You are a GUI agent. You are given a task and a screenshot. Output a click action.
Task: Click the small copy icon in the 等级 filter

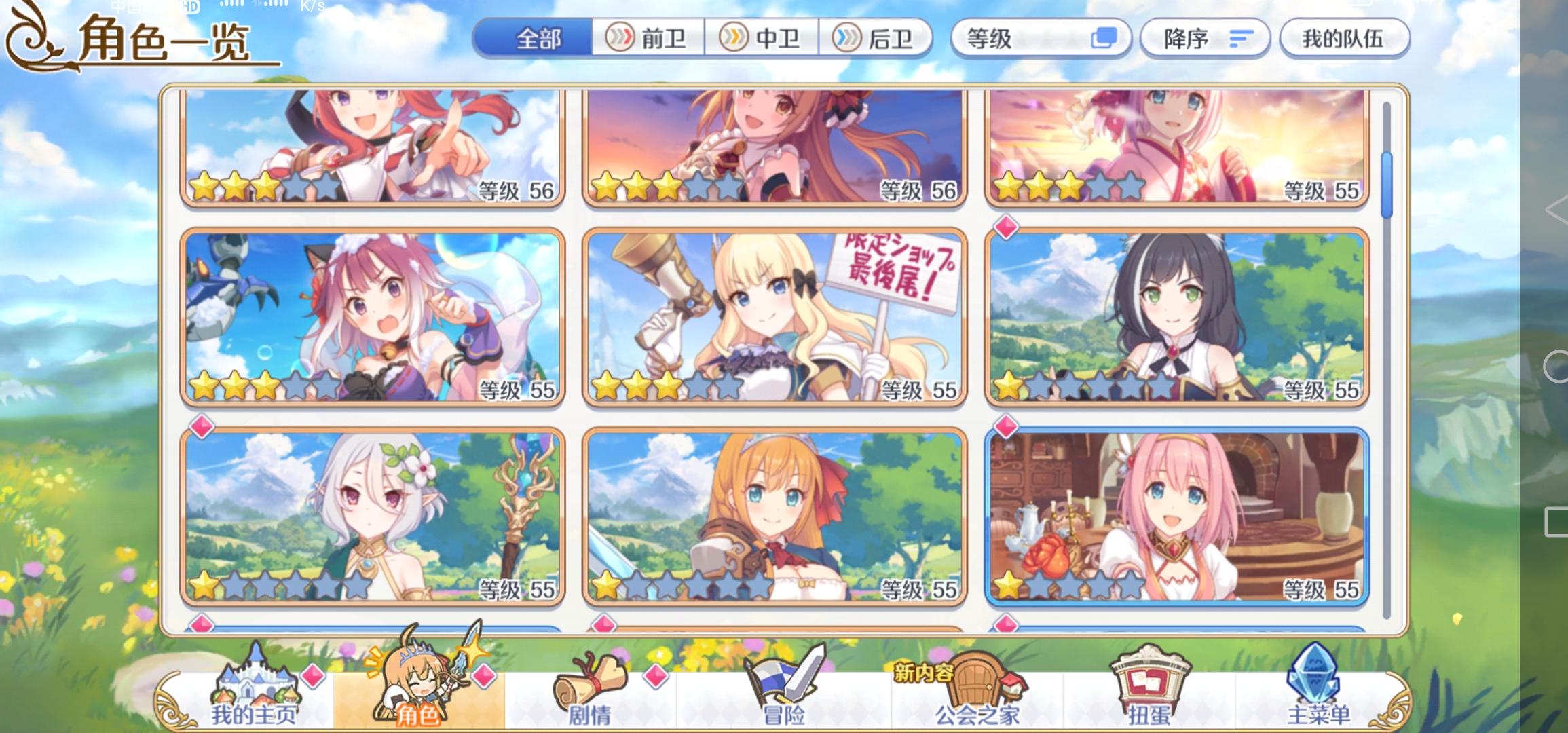(x=1105, y=39)
